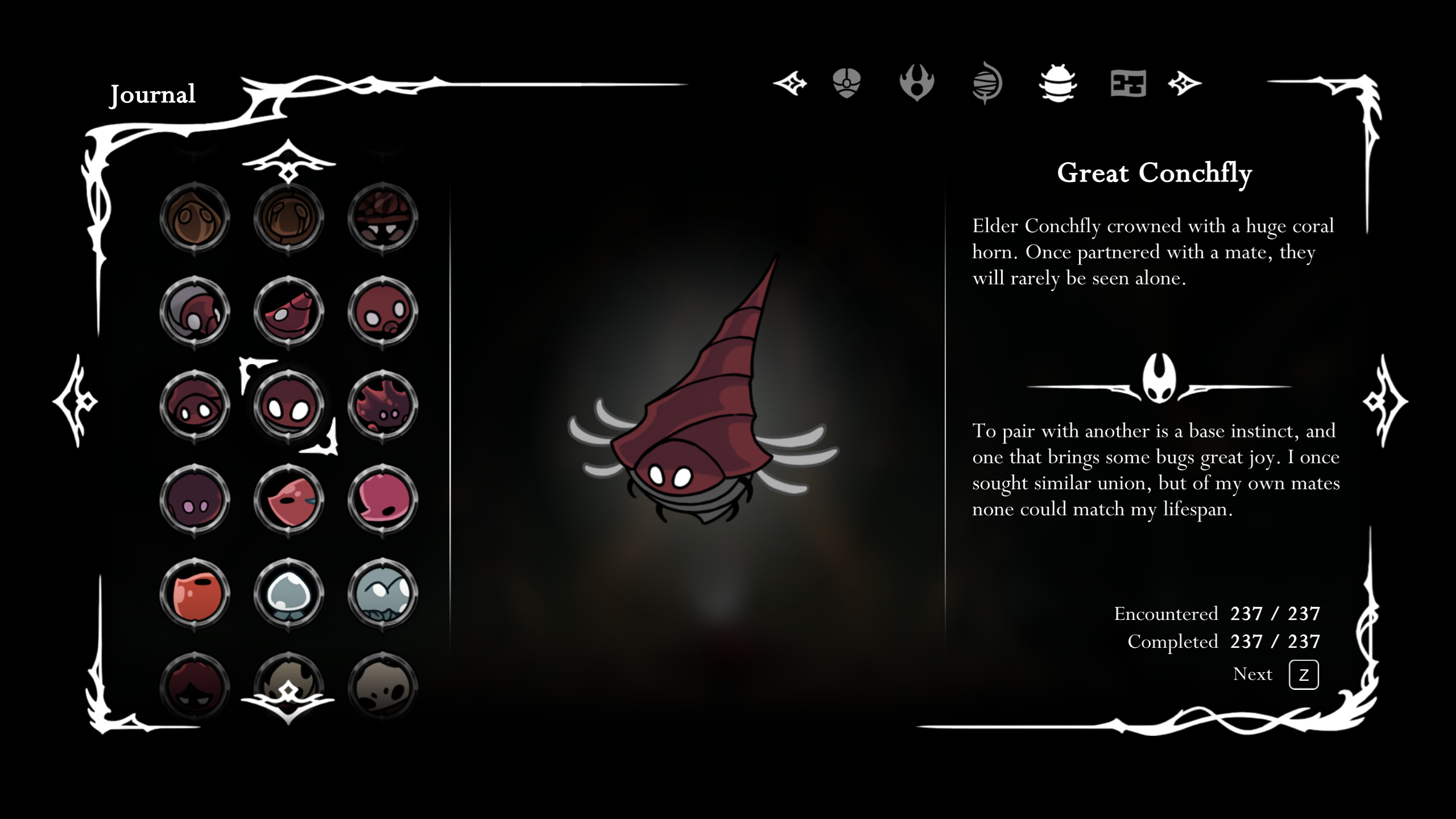Switch to the map tab icon
The height and width of the screenshot is (819, 1456).
(x=1128, y=85)
